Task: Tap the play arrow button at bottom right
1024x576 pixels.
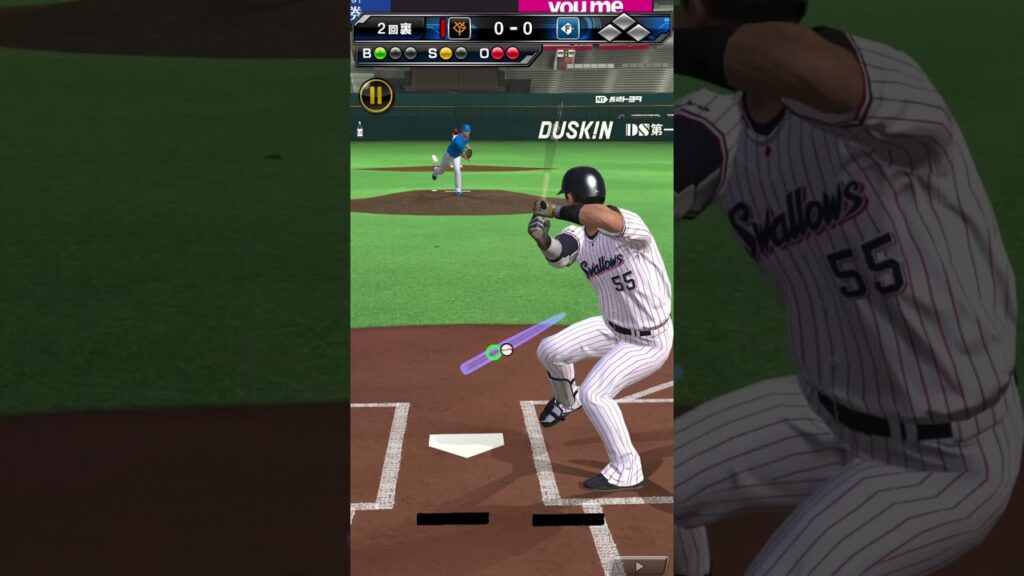Action: pos(639,566)
